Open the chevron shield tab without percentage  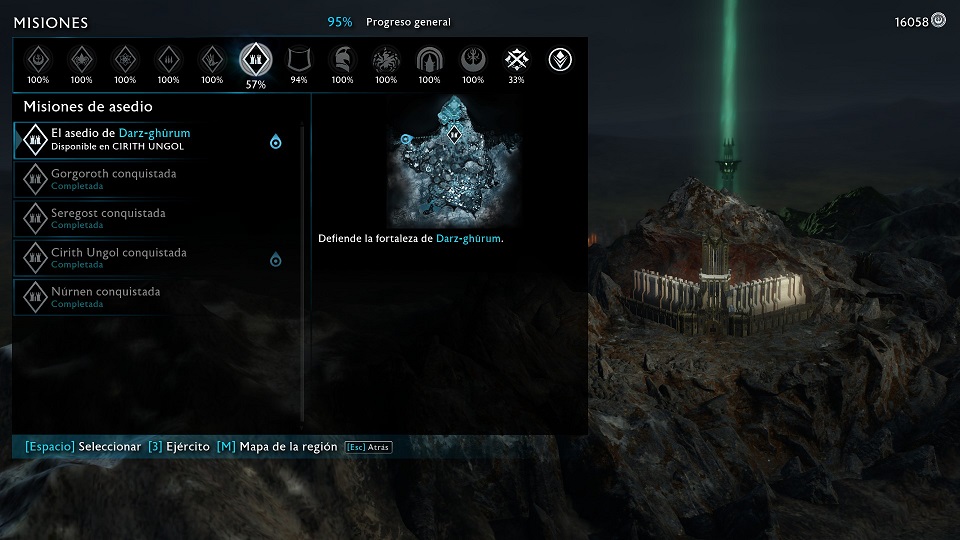click(x=560, y=60)
